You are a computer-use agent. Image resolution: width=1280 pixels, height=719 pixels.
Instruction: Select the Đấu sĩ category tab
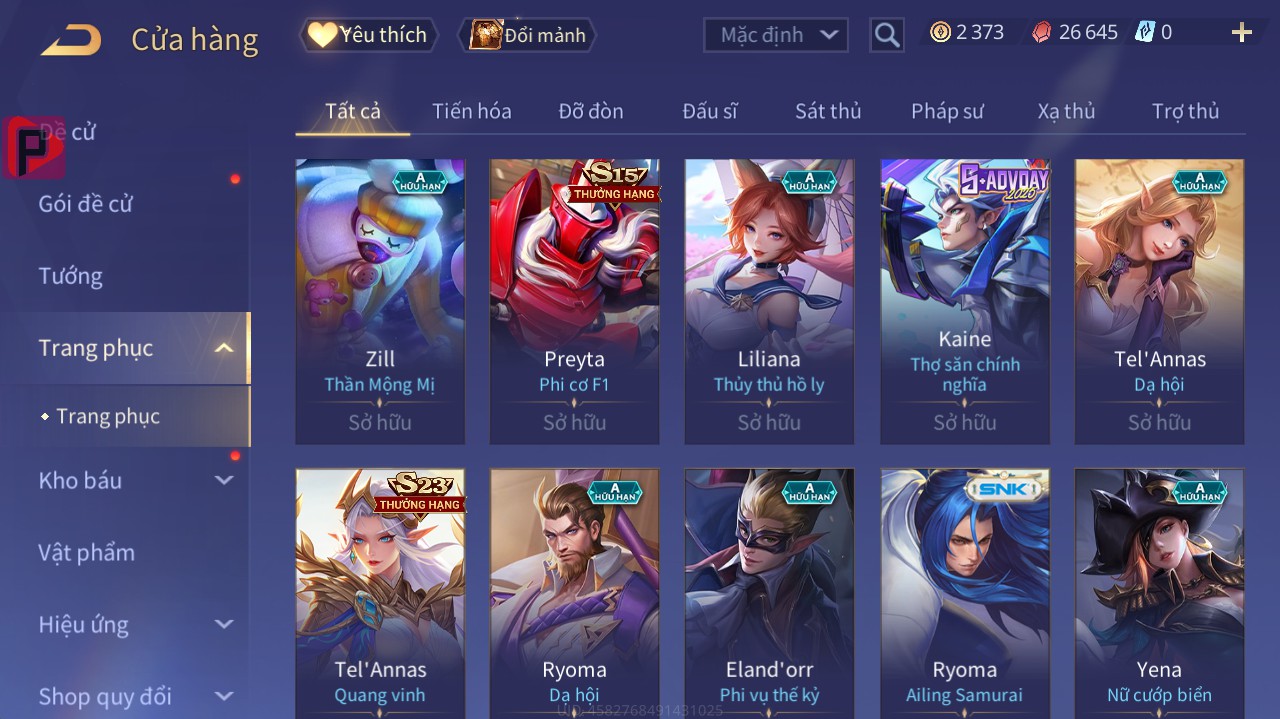(x=709, y=111)
